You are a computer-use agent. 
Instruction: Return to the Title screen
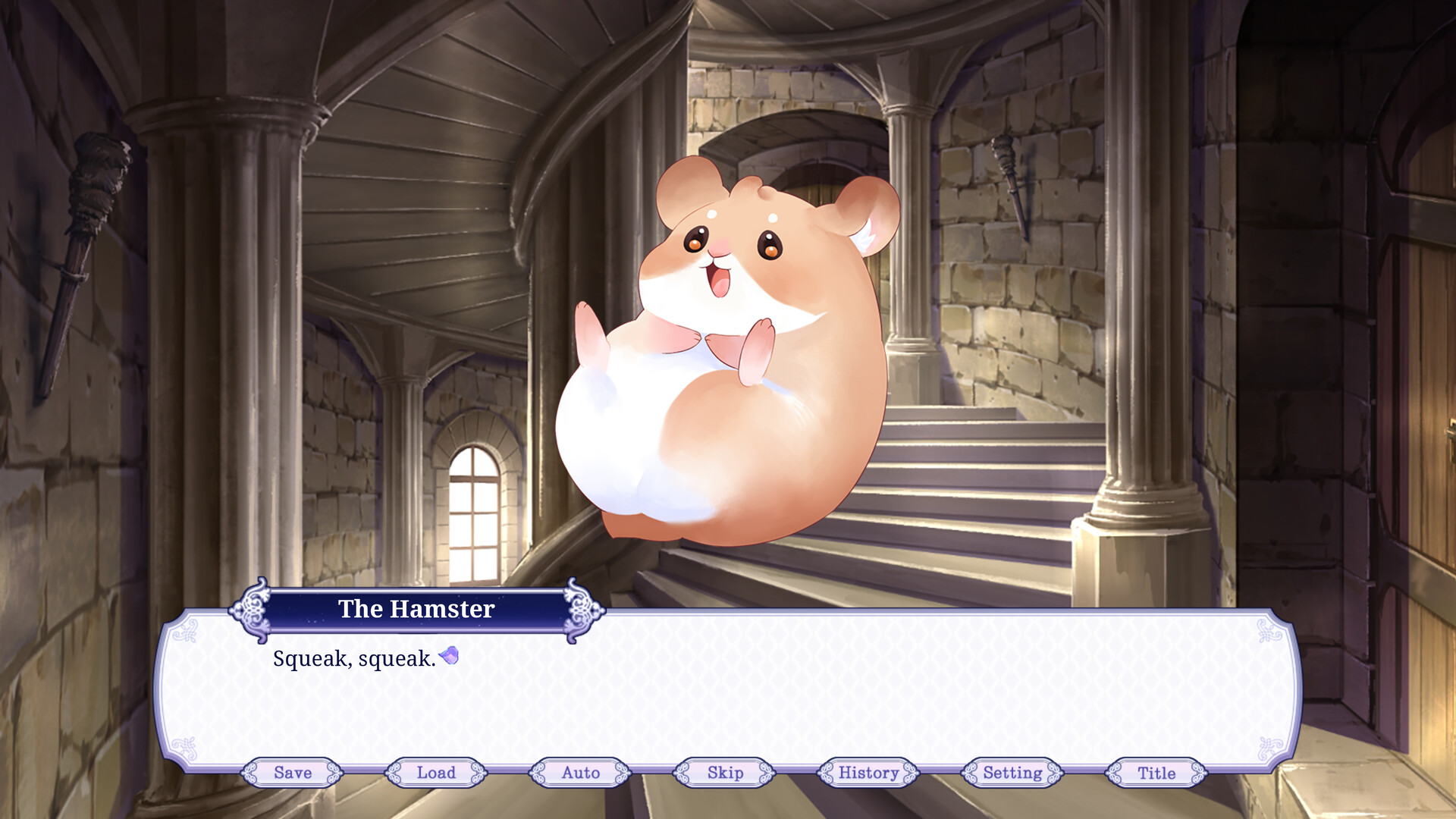pos(1156,773)
